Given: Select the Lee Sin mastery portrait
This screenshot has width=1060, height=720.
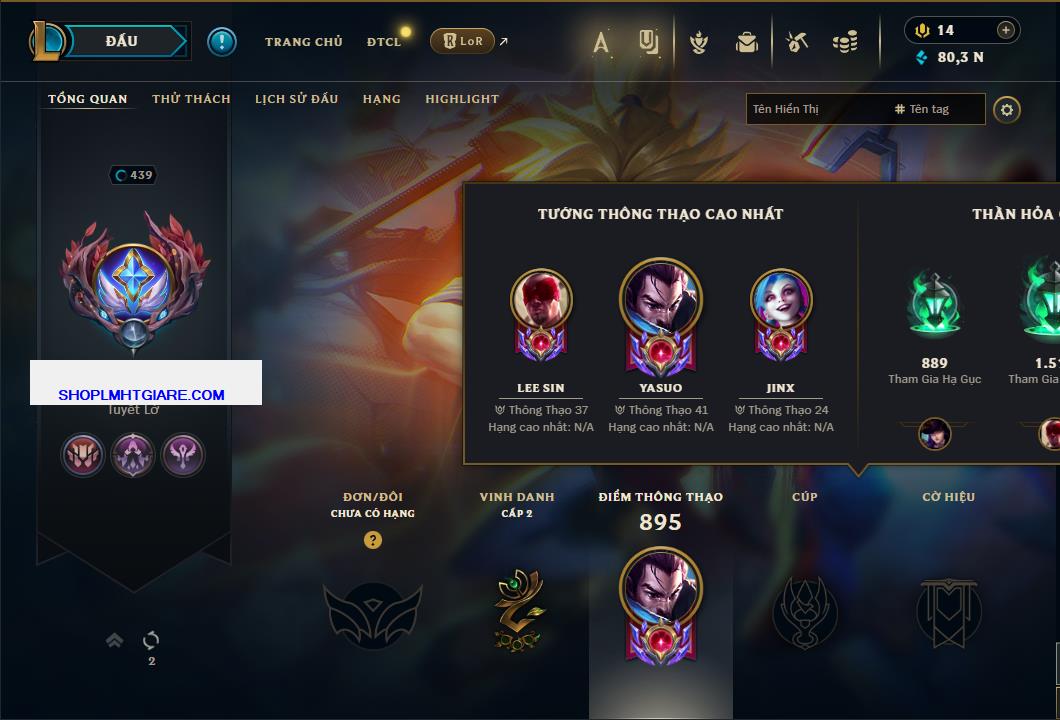Looking at the screenshot, I should [540, 299].
